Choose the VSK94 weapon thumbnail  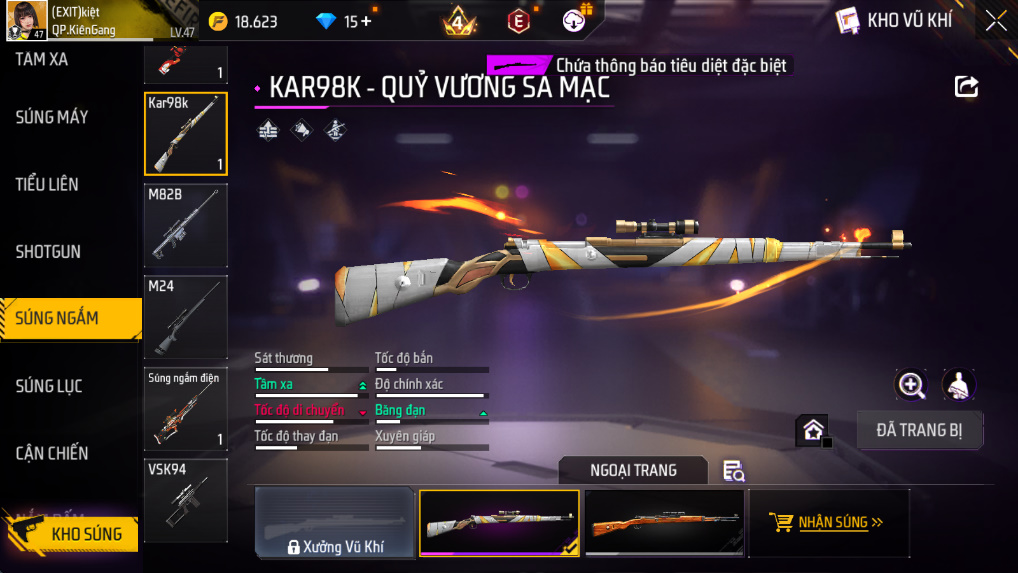click(186, 500)
